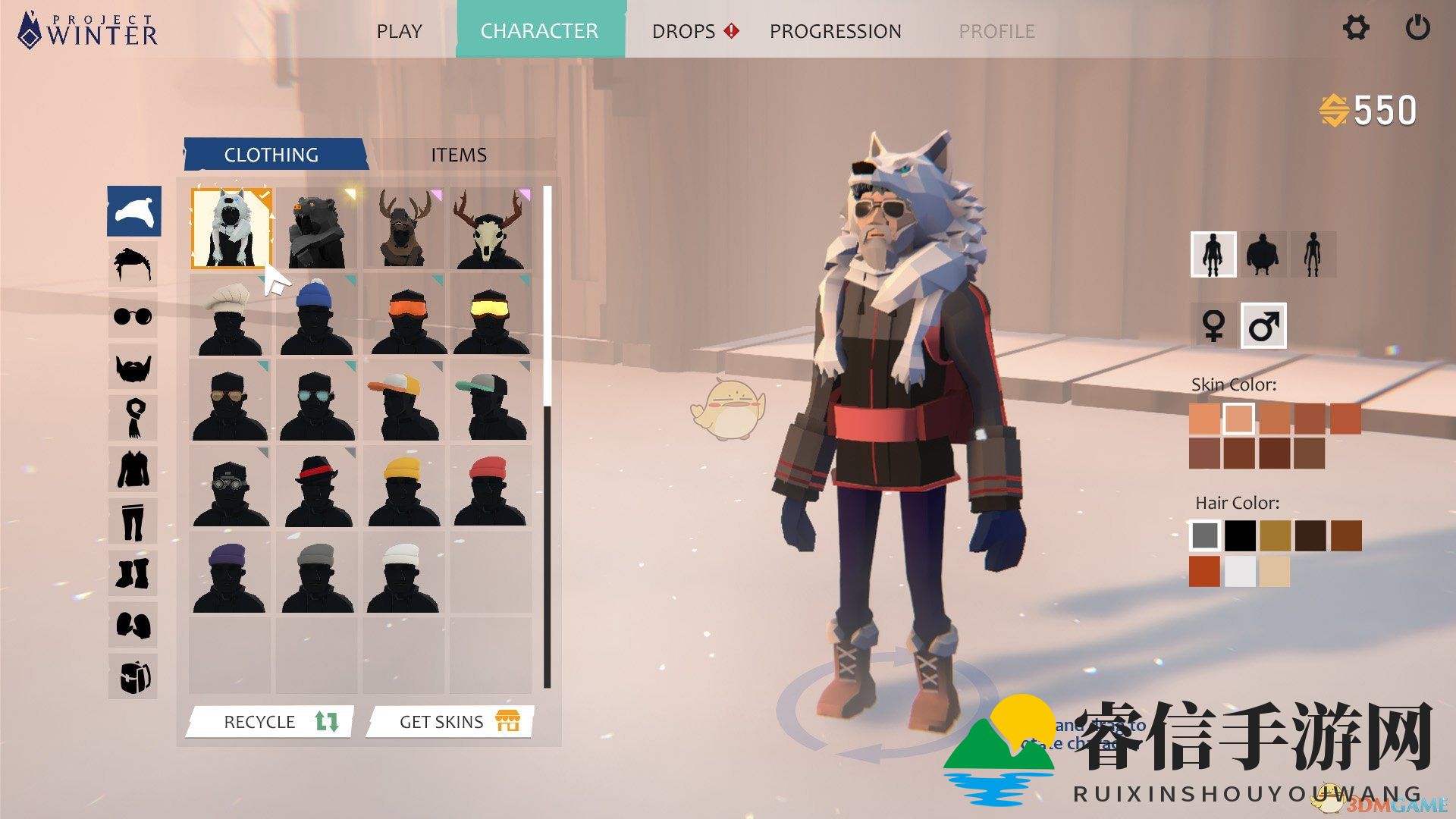Open the beard category
The image size is (1456, 819).
(x=133, y=367)
